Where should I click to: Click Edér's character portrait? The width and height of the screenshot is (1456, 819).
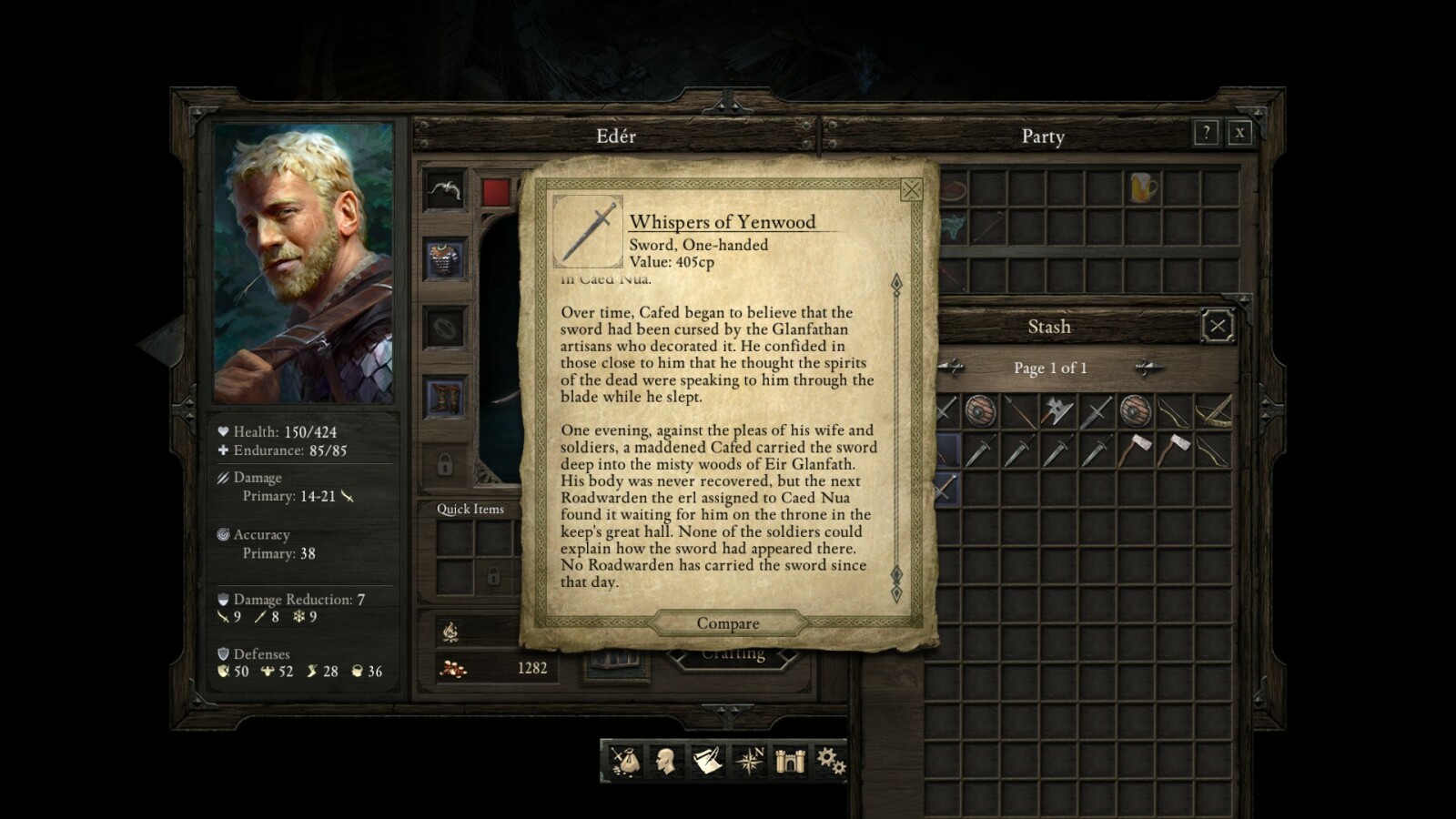[x=303, y=263]
